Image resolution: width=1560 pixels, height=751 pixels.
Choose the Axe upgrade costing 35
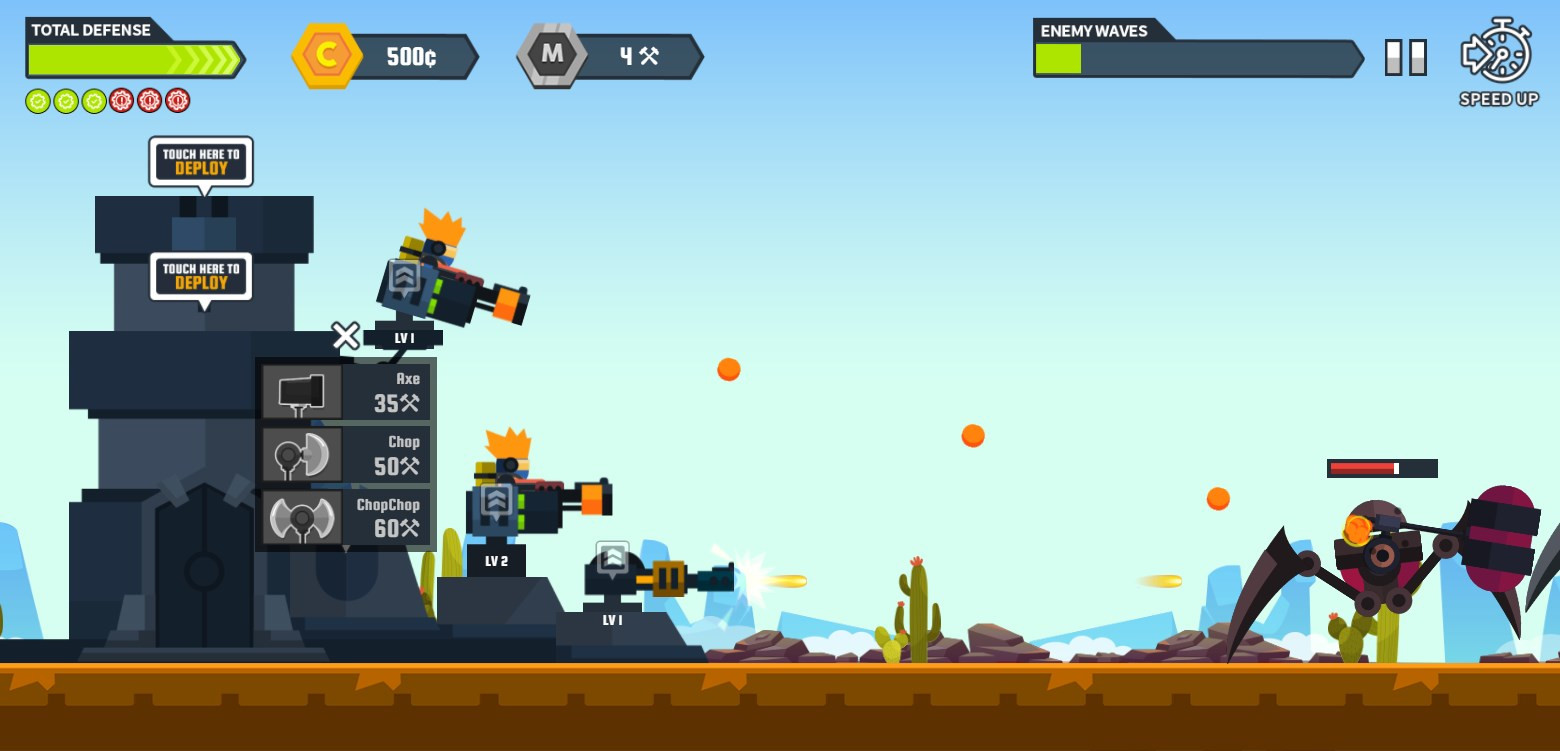[346, 391]
